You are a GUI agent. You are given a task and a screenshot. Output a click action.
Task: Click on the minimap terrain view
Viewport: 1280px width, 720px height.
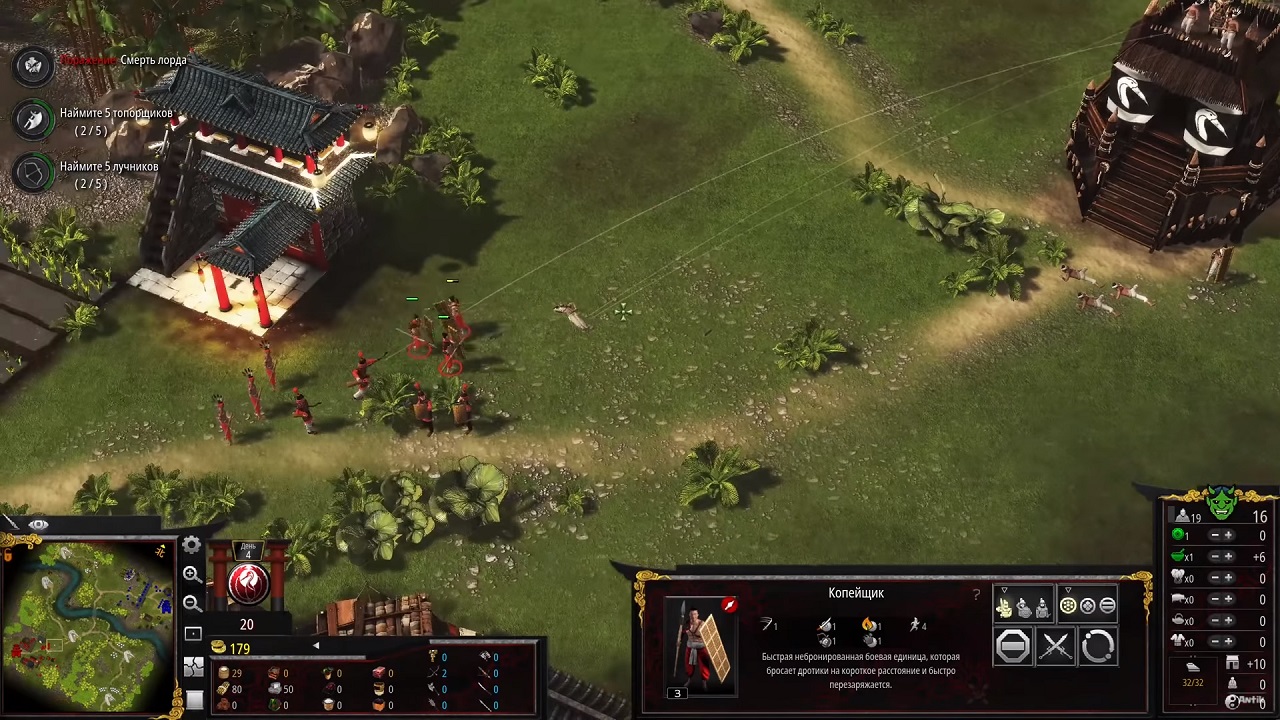click(x=88, y=624)
